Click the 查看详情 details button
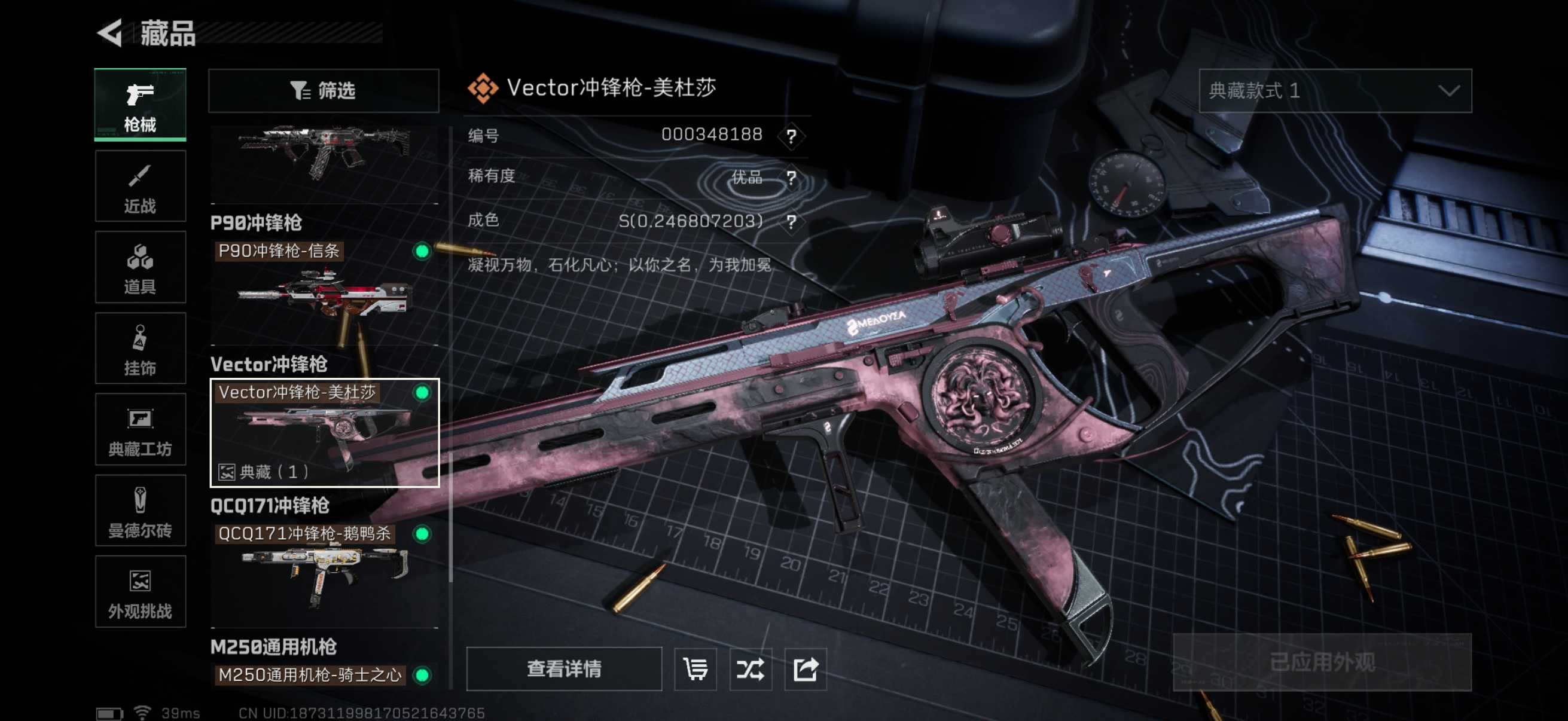Screen dimensions: 1568x721 pyautogui.click(x=564, y=668)
